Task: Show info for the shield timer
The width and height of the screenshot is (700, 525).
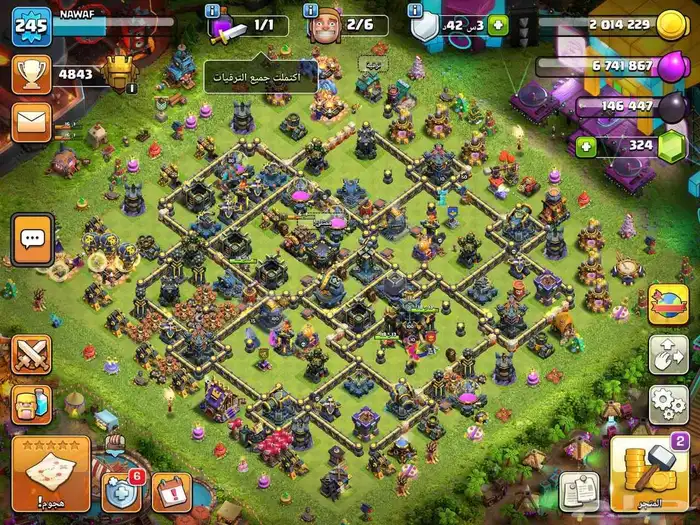Action: pos(415,10)
